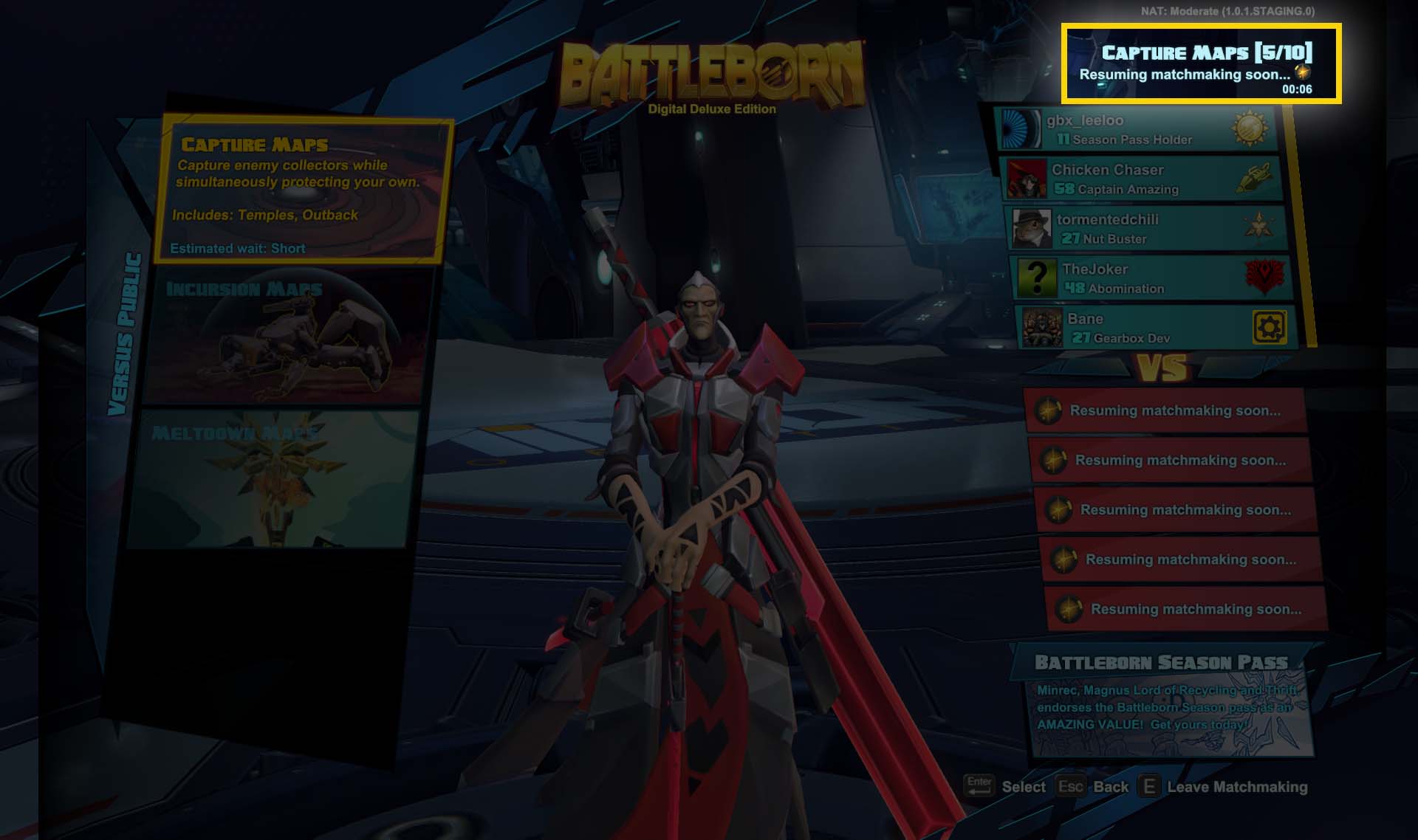
Task: Select the Capture Maps playlist
Action: coord(303,190)
